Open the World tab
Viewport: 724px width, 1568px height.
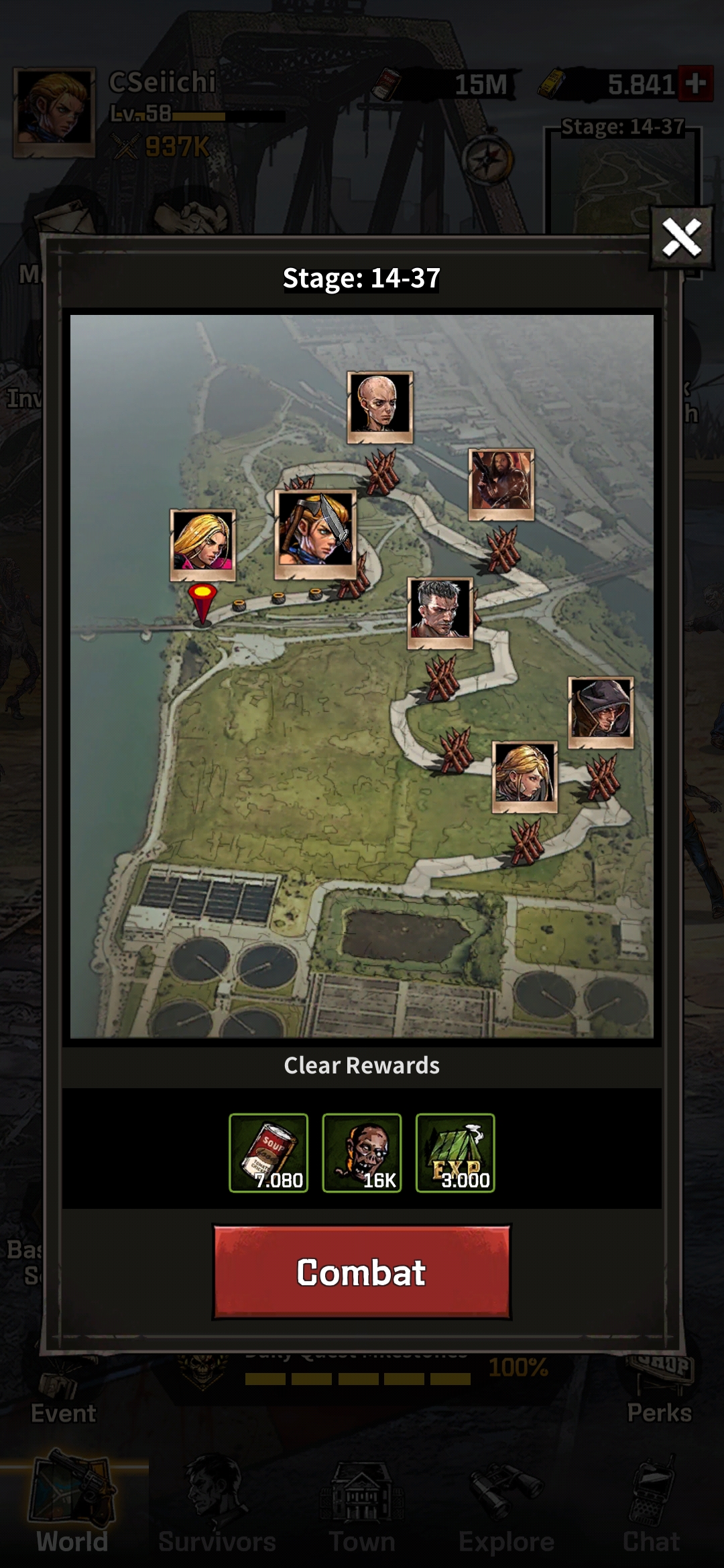coord(72,1514)
